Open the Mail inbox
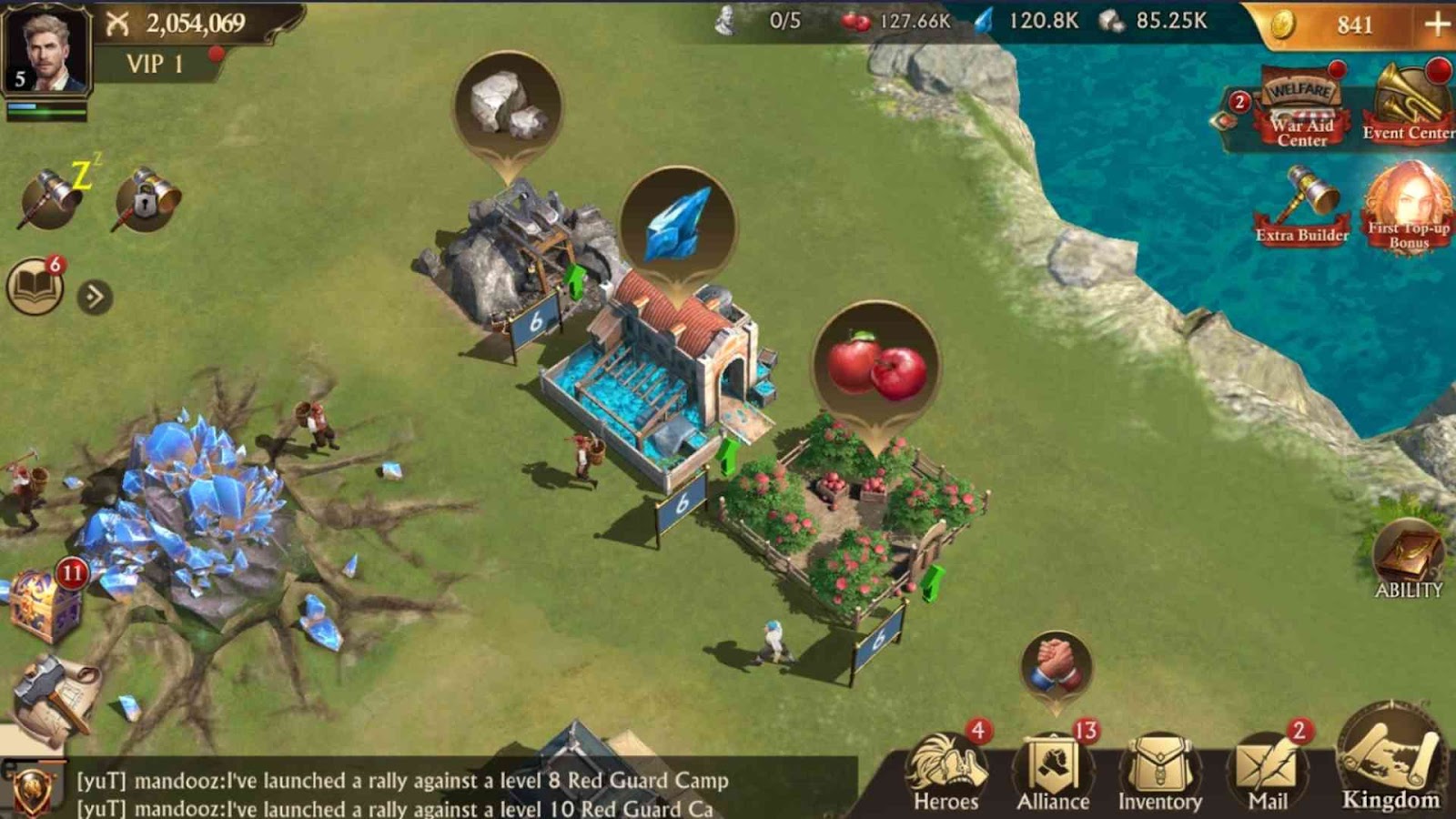The width and height of the screenshot is (1456, 819). (x=1267, y=773)
